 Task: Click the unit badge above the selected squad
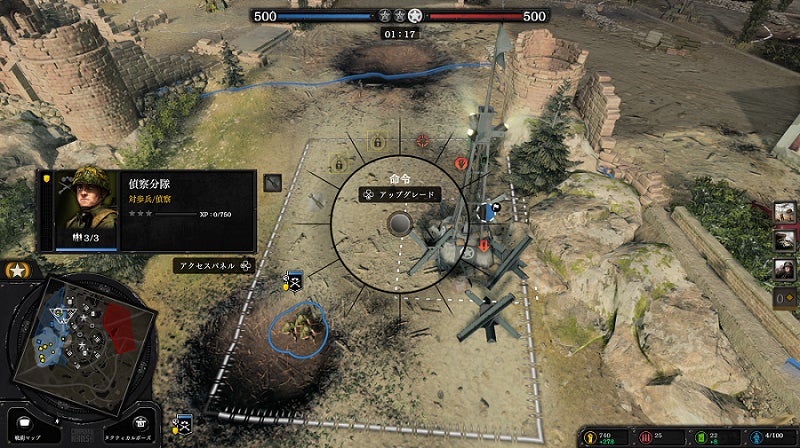pos(294,281)
